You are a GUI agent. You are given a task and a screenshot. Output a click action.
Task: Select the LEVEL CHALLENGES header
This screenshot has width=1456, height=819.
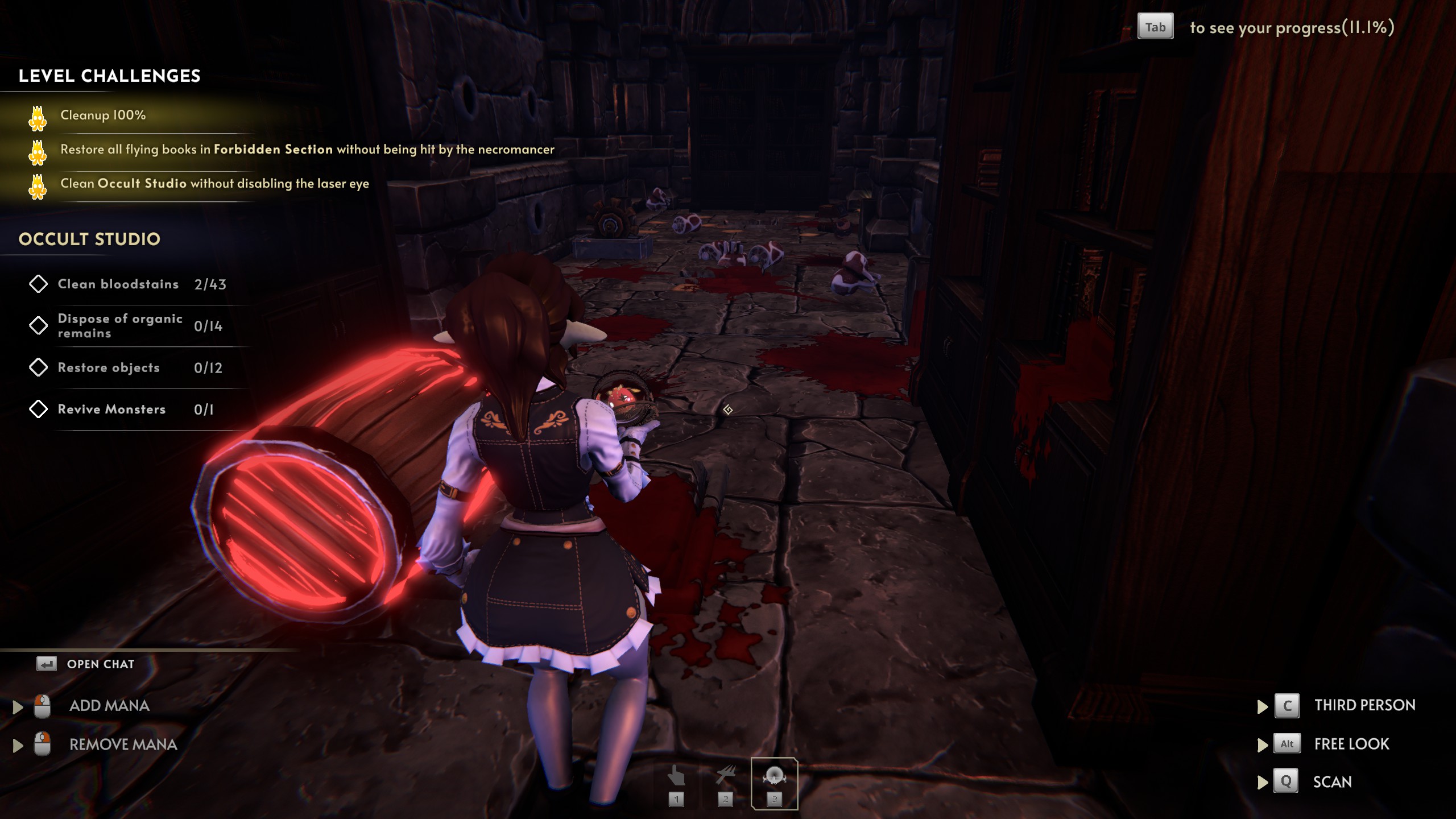pyautogui.click(x=110, y=76)
